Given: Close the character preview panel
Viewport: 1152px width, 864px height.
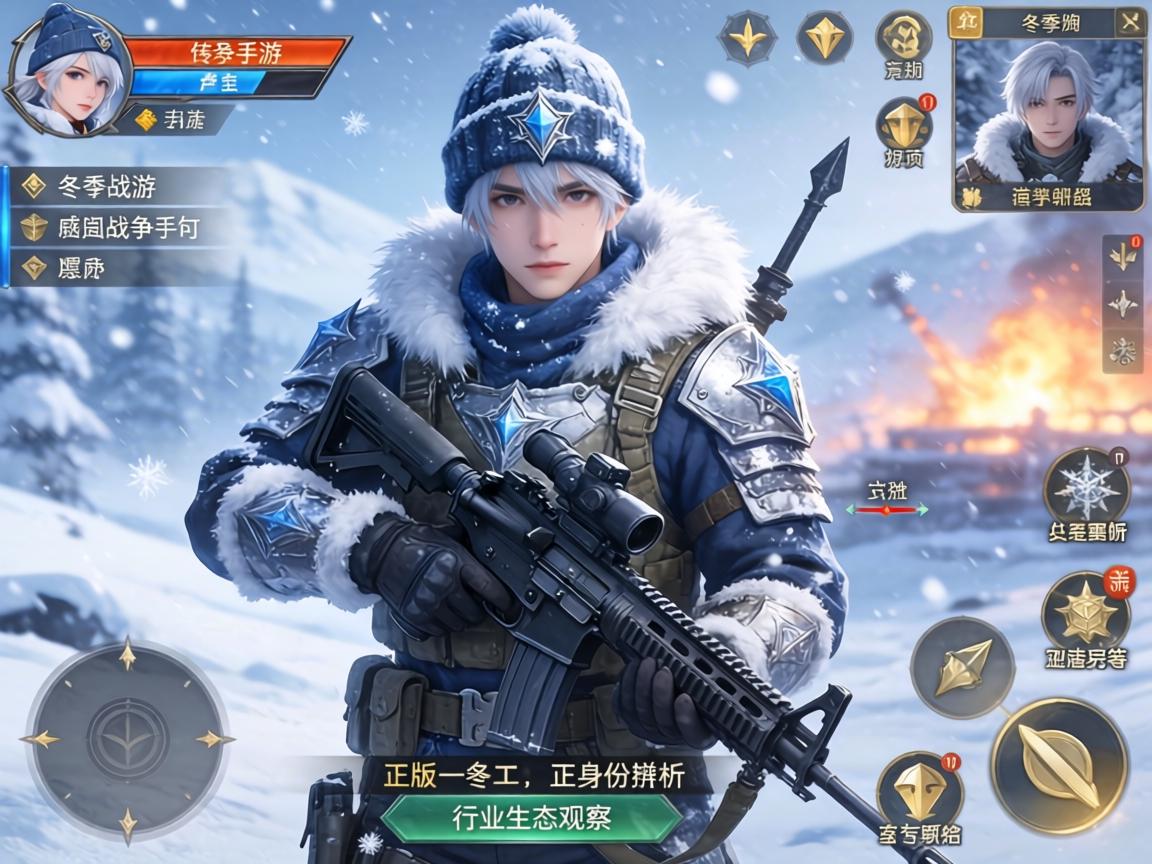Looking at the screenshot, I should (x=1130, y=22).
